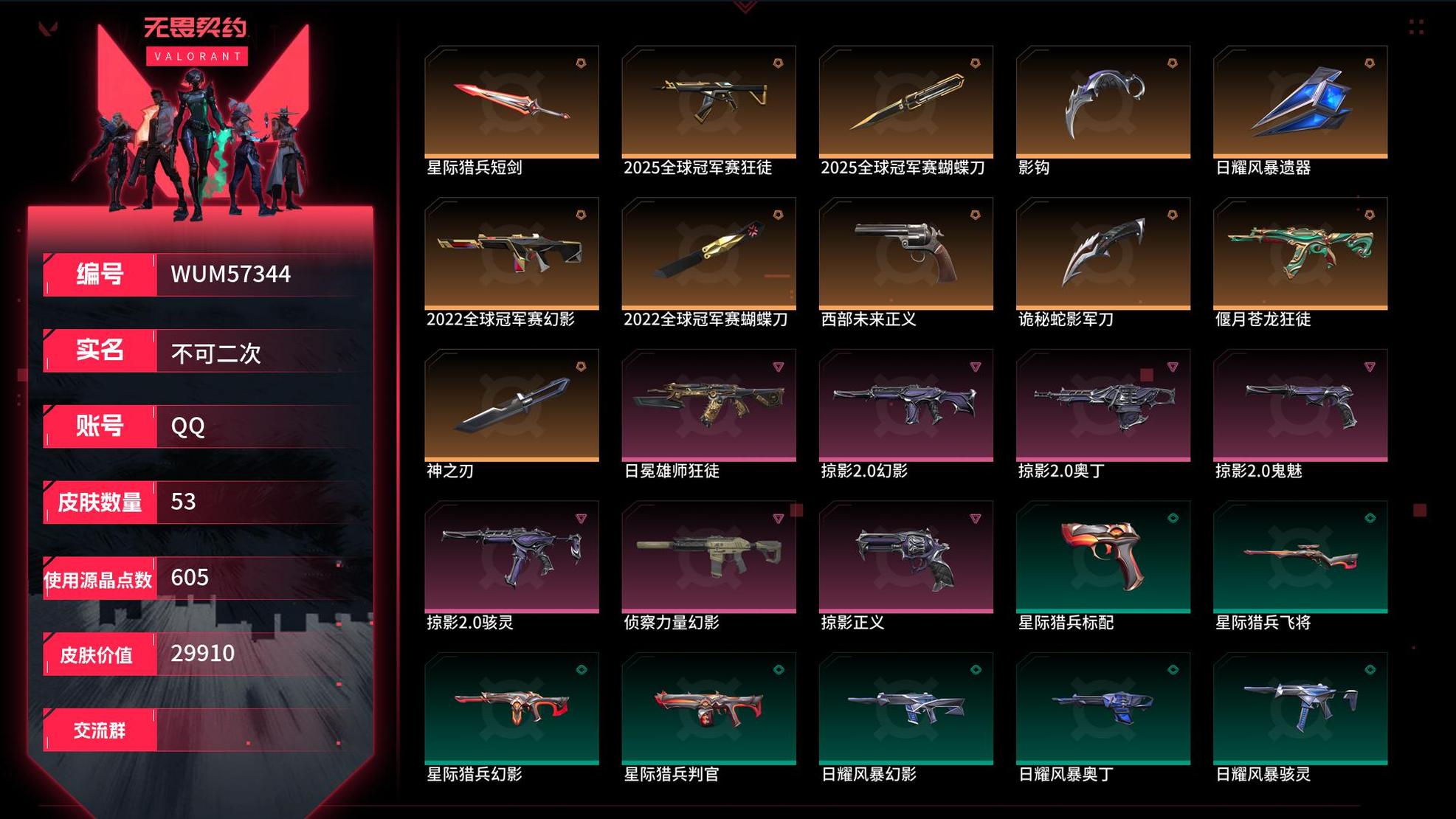Select the 2022全球冠军赛蝴蝶刀 tile
Viewport: 1456px width, 819px height.
pos(708,253)
